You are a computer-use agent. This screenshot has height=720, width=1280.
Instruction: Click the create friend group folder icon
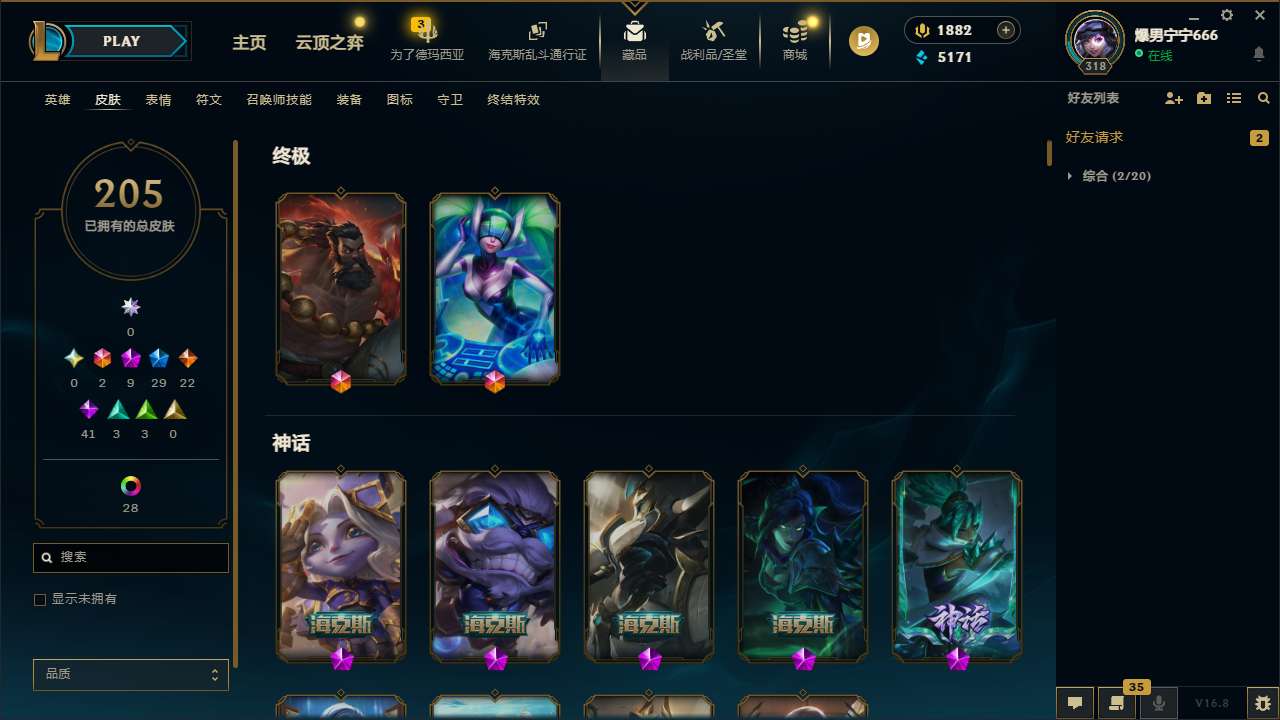pyautogui.click(x=1203, y=98)
